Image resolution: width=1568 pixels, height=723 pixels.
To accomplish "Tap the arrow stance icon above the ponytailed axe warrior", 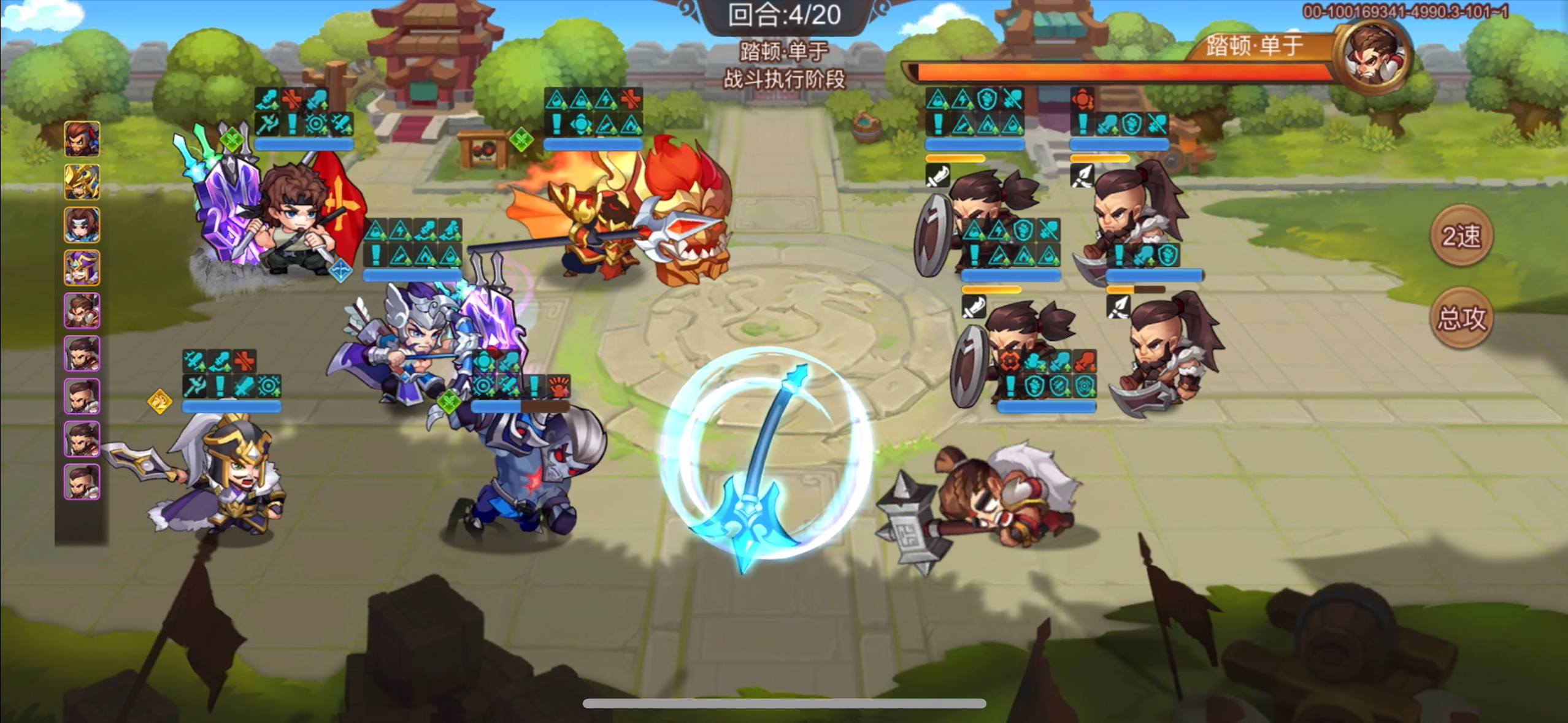I will (x=1082, y=175).
